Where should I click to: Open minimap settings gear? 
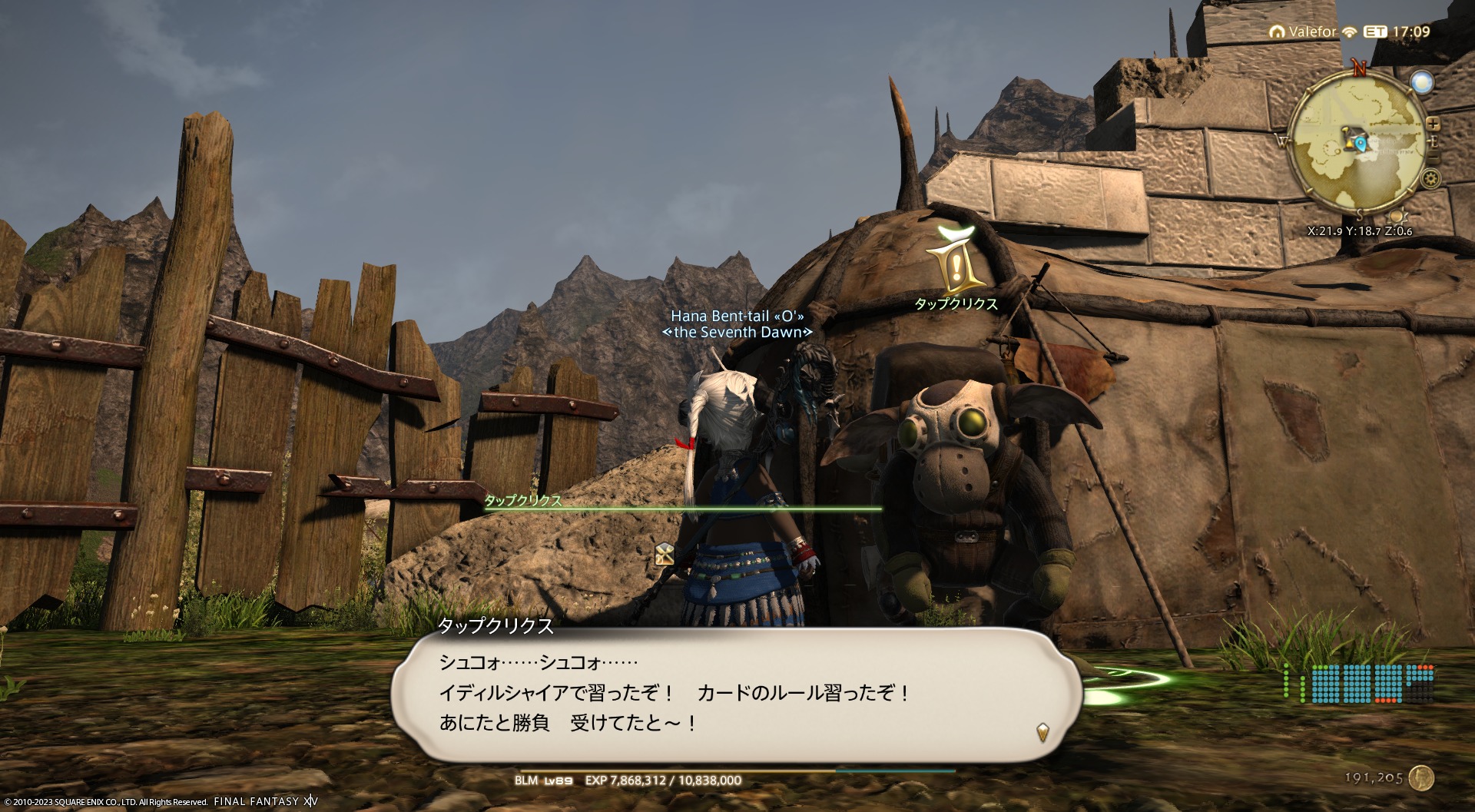coord(1430,179)
